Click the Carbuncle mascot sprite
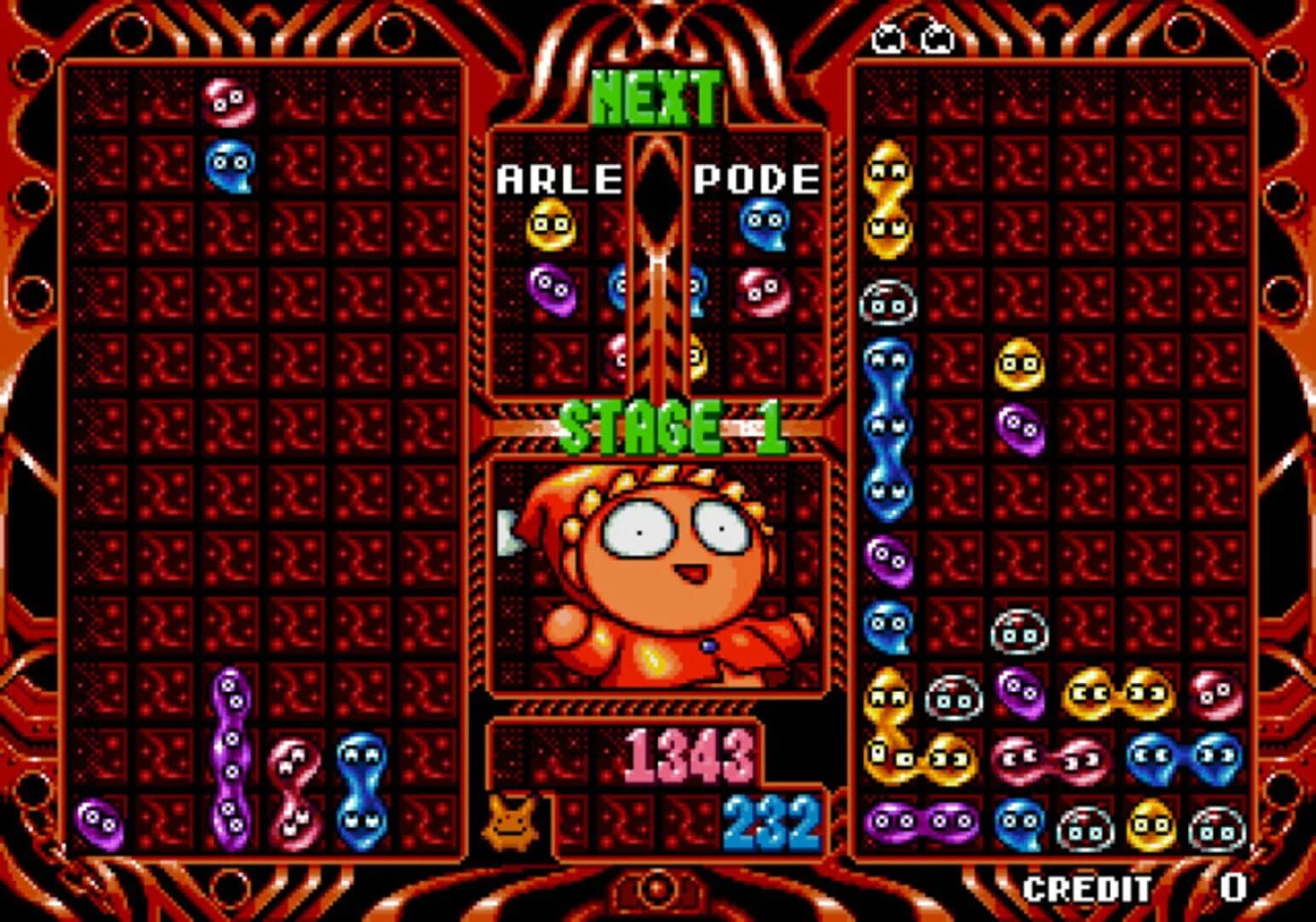Image resolution: width=1316 pixels, height=922 pixels. coord(509,826)
